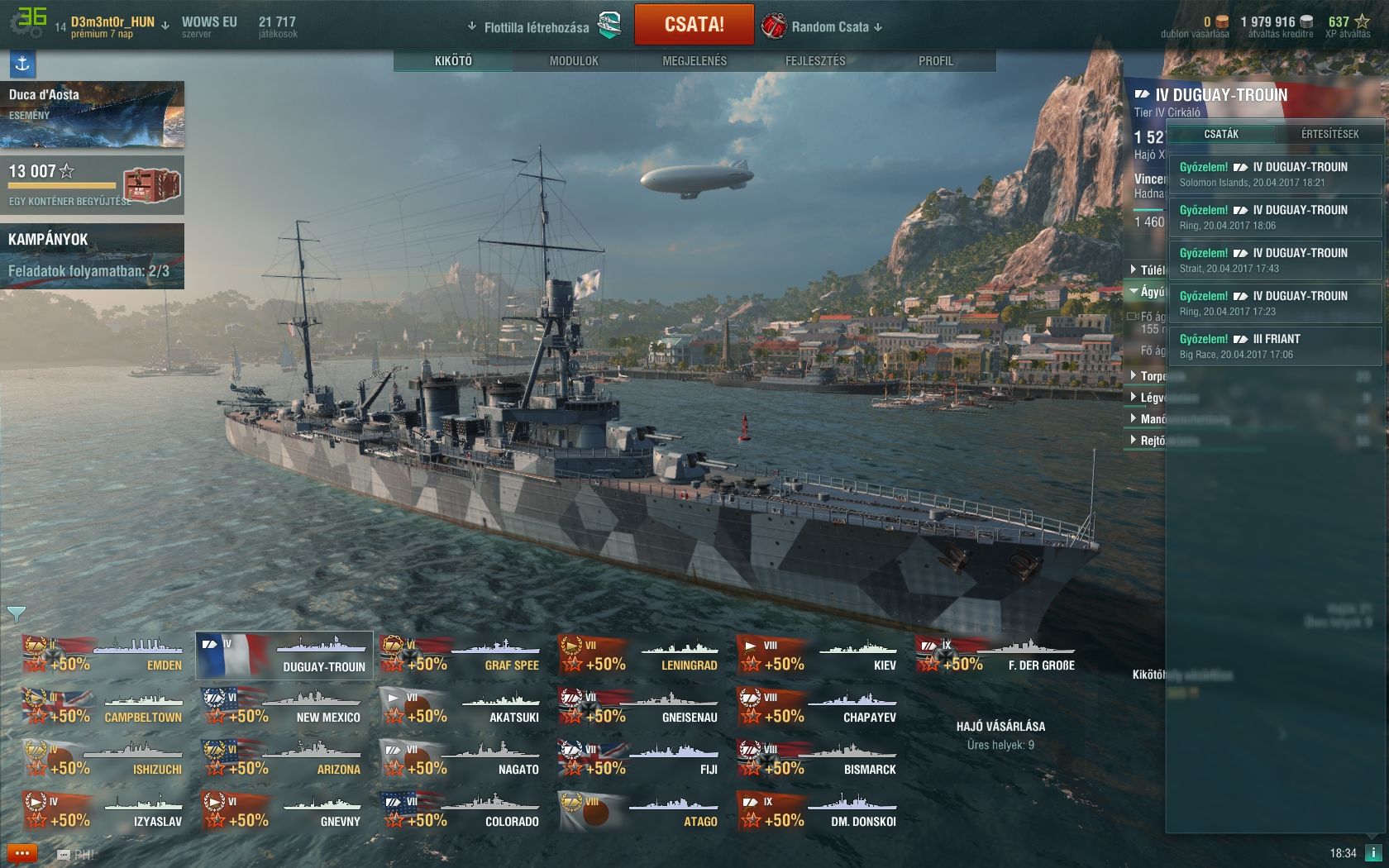The image size is (1389, 868).
Task: Open the Duca d'Aosta event banner
Action: point(92,113)
